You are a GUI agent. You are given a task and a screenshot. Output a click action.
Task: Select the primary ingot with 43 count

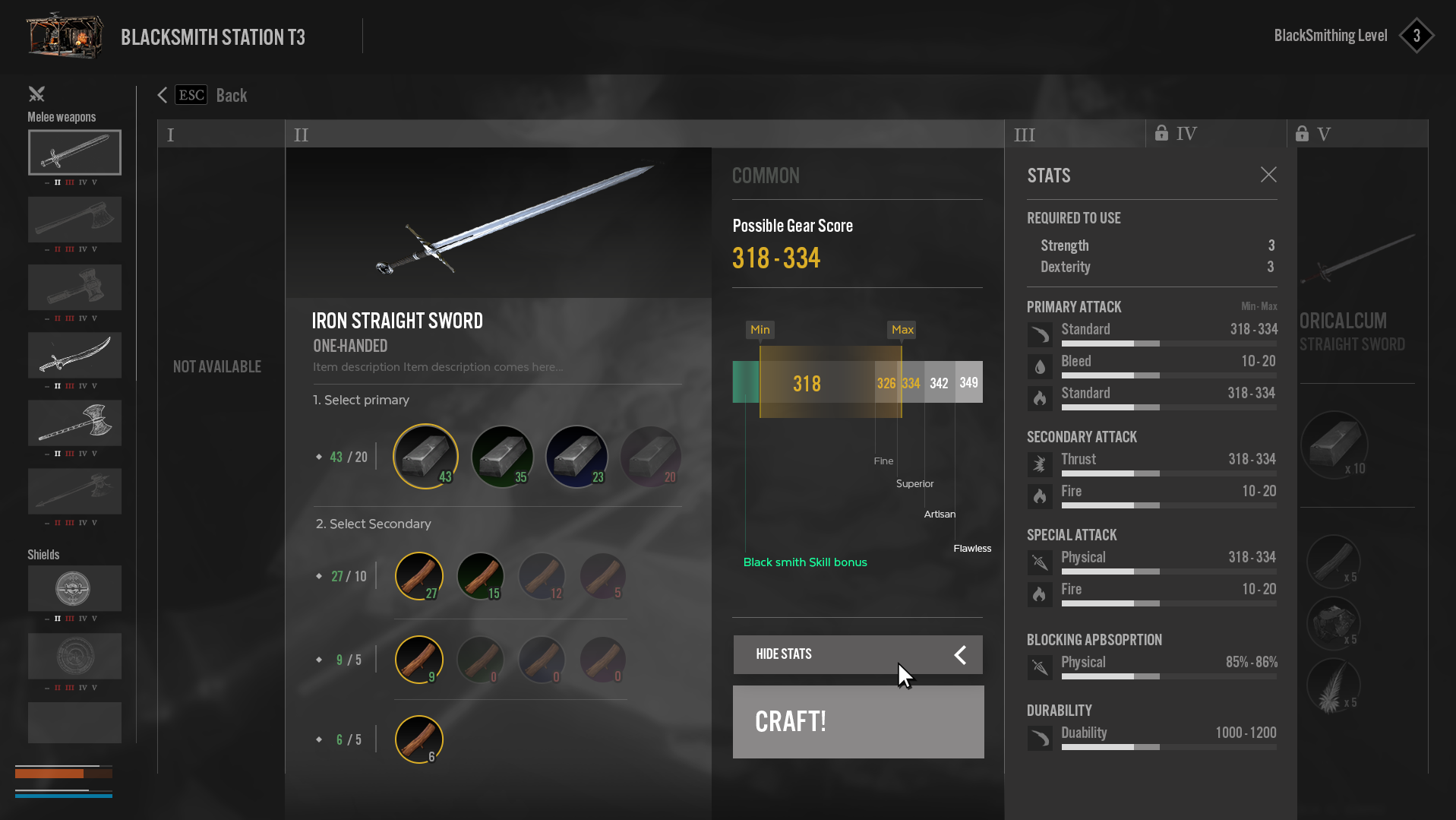click(x=425, y=456)
